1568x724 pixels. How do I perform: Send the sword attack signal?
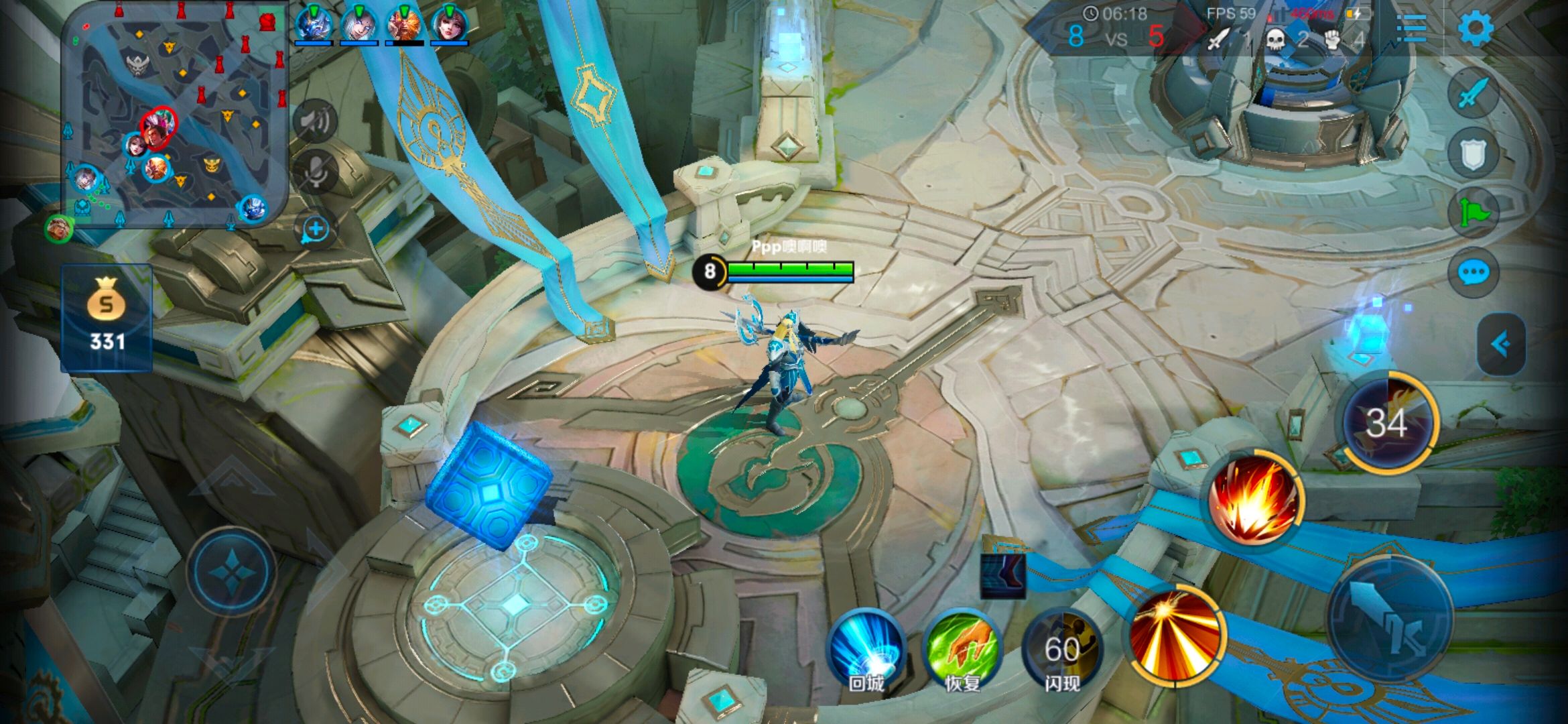(1472, 93)
